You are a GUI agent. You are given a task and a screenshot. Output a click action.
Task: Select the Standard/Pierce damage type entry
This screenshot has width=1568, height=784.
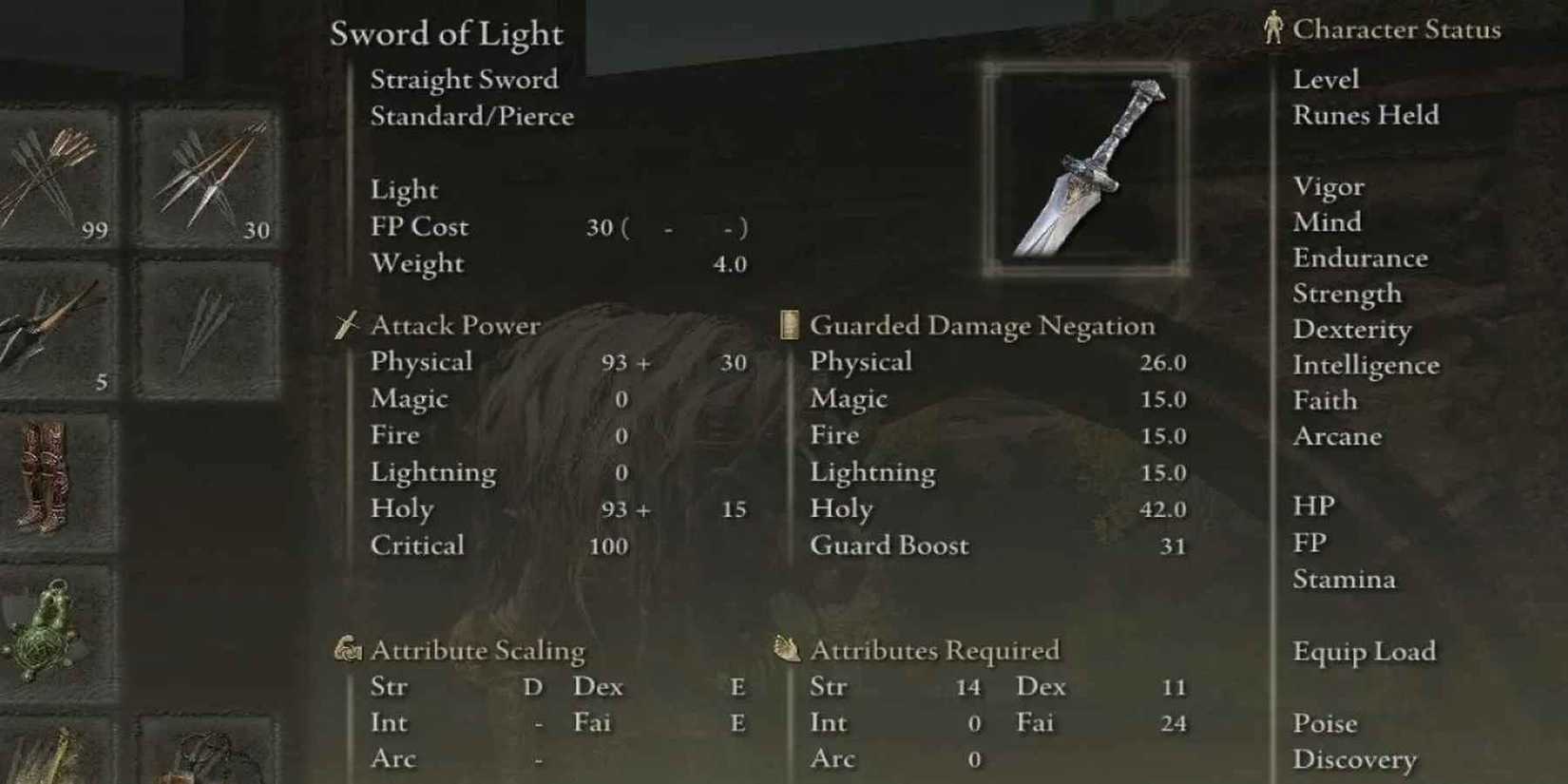[x=472, y=116]
